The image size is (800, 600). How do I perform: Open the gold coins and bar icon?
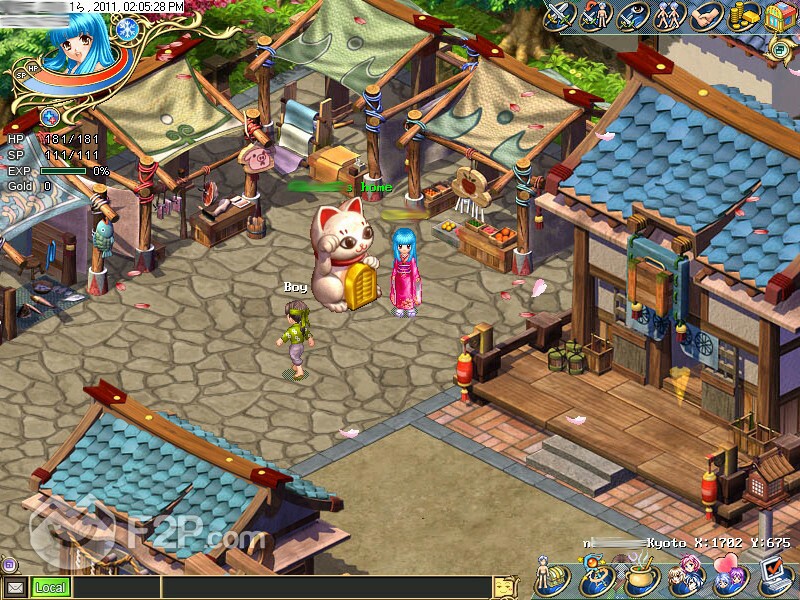(743, 16)
